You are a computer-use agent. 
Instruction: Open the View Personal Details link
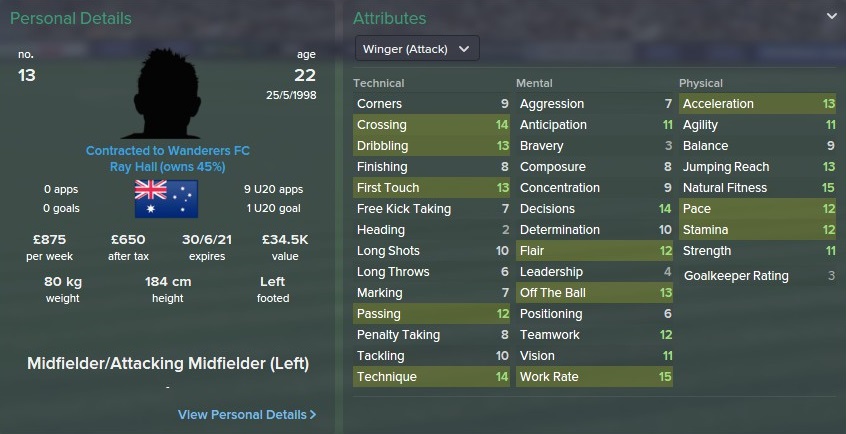click(x=247, y=414)
